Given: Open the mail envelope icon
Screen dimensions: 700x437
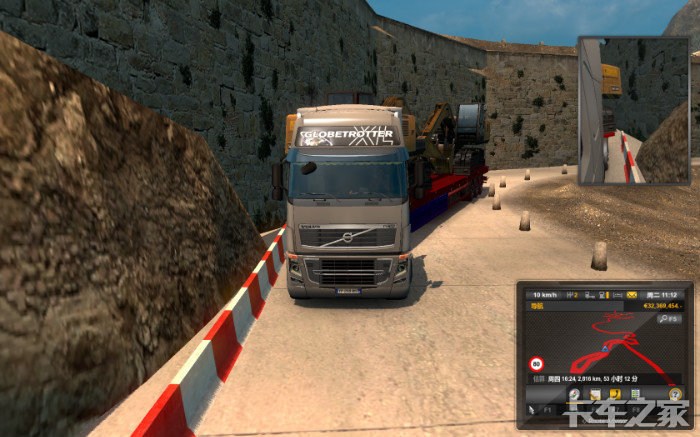Looking at the screenshot, I should tap(633, 295).
